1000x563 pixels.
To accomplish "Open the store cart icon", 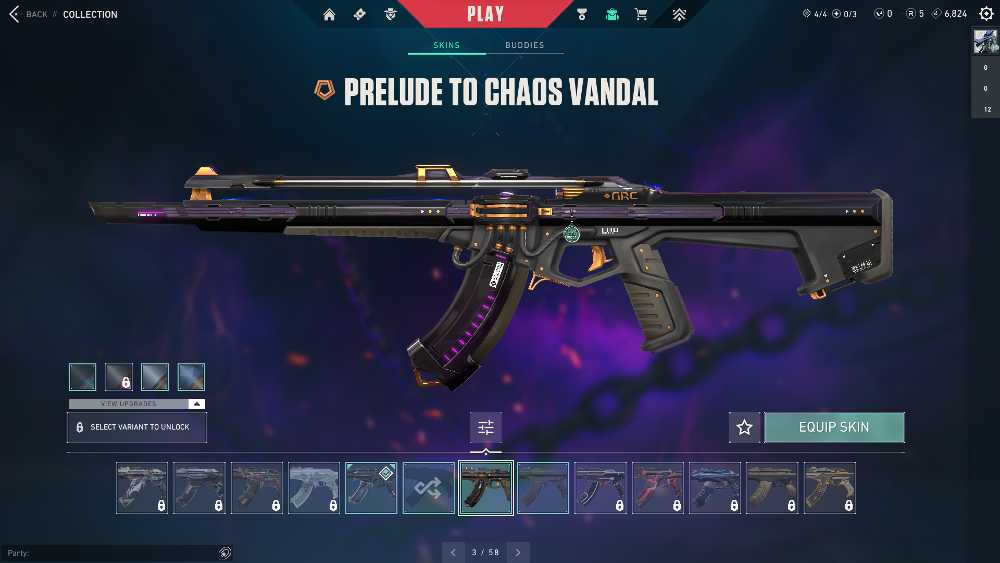I will point(641,14).
